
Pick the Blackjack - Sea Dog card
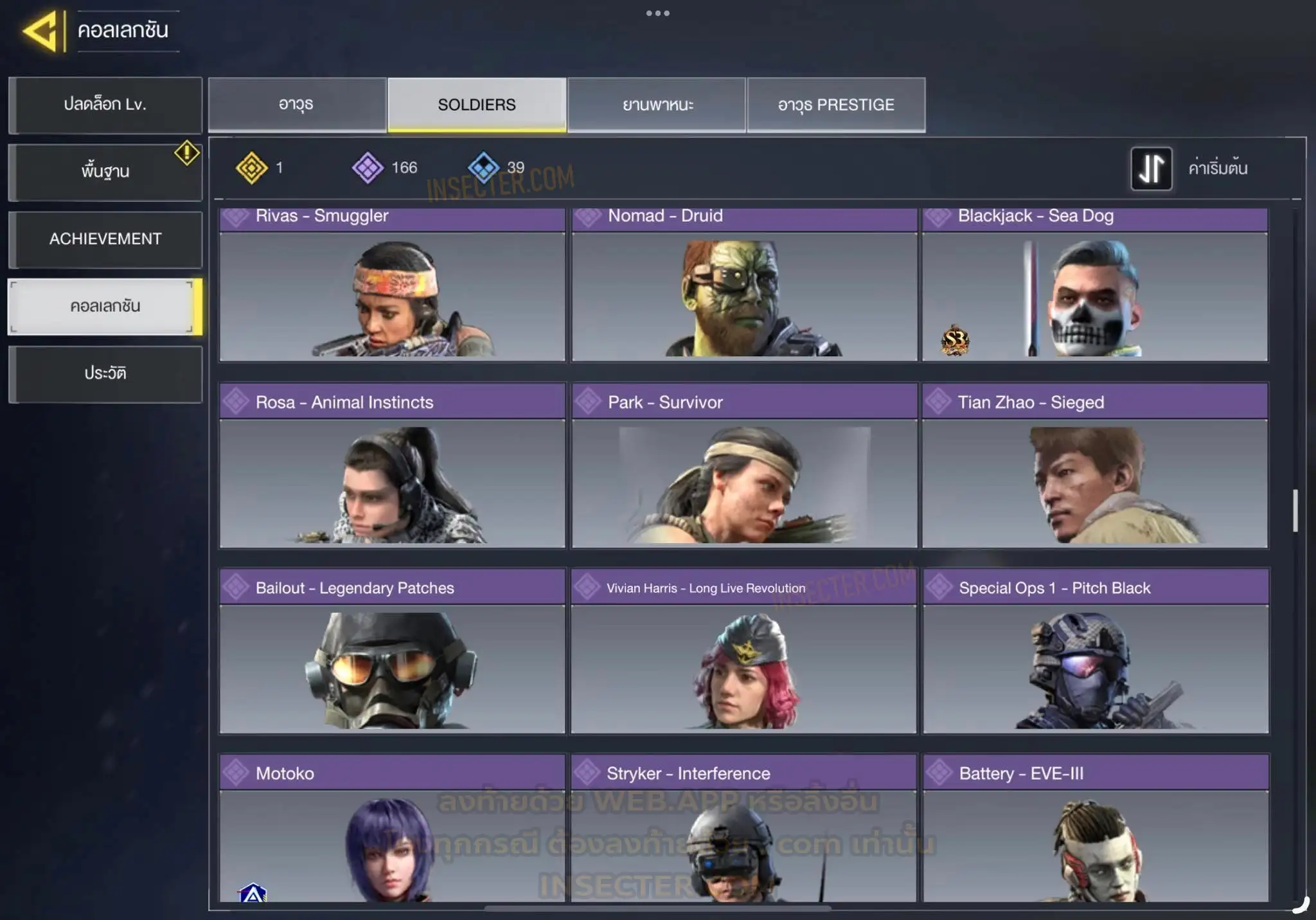tap(1095, 286)
